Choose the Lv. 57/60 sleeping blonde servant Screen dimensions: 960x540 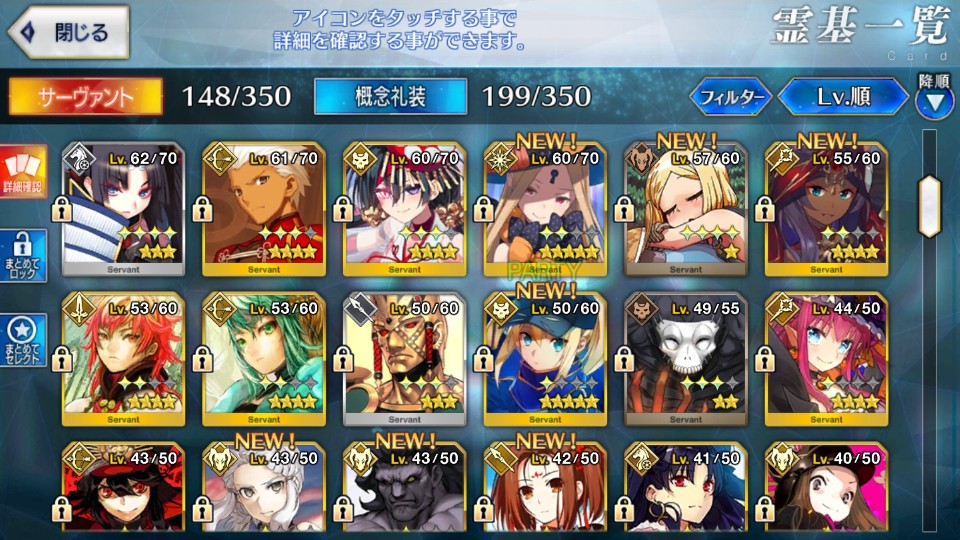(683, 207)
